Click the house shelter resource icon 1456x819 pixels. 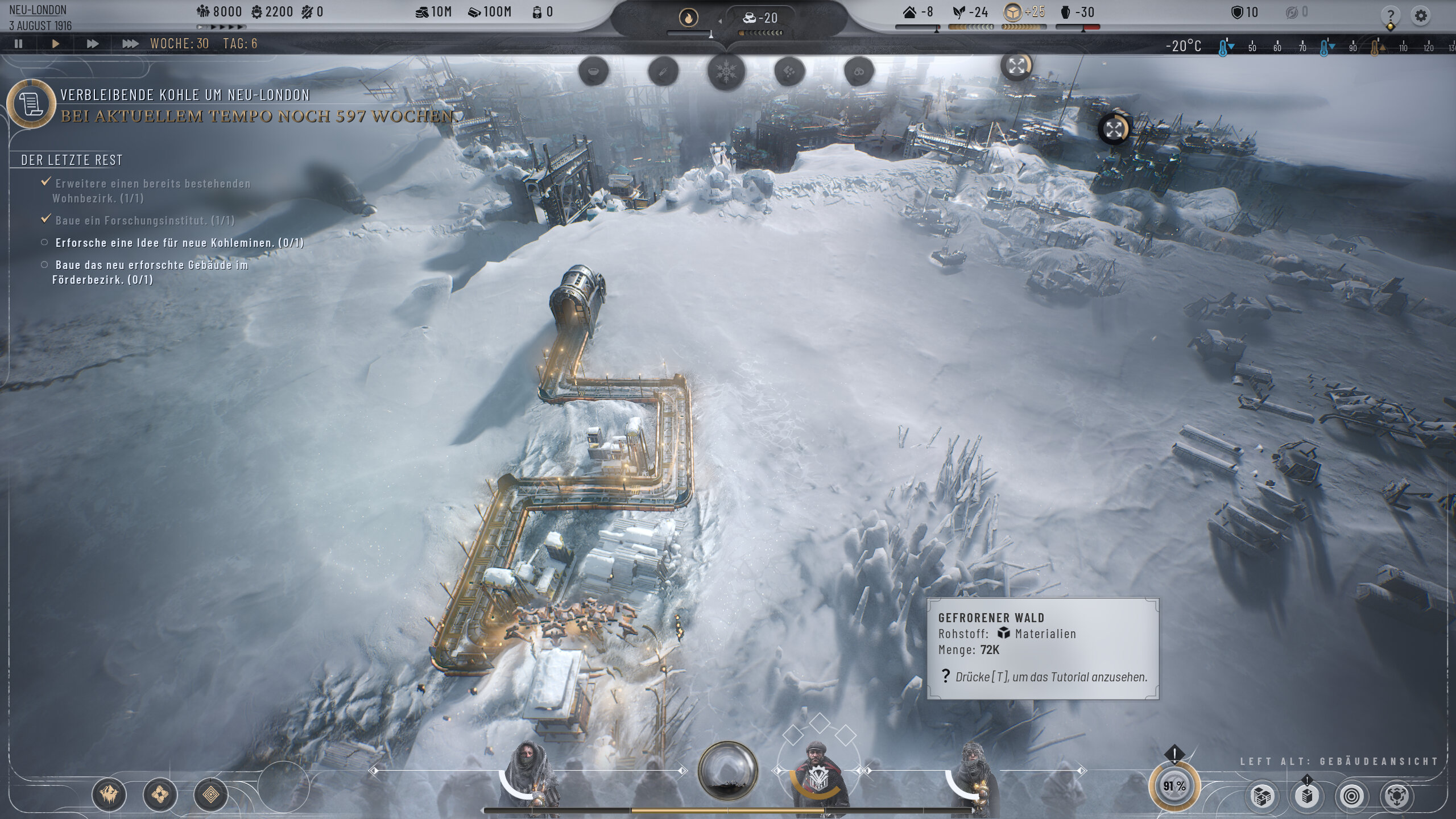click(x=910, y=12)
